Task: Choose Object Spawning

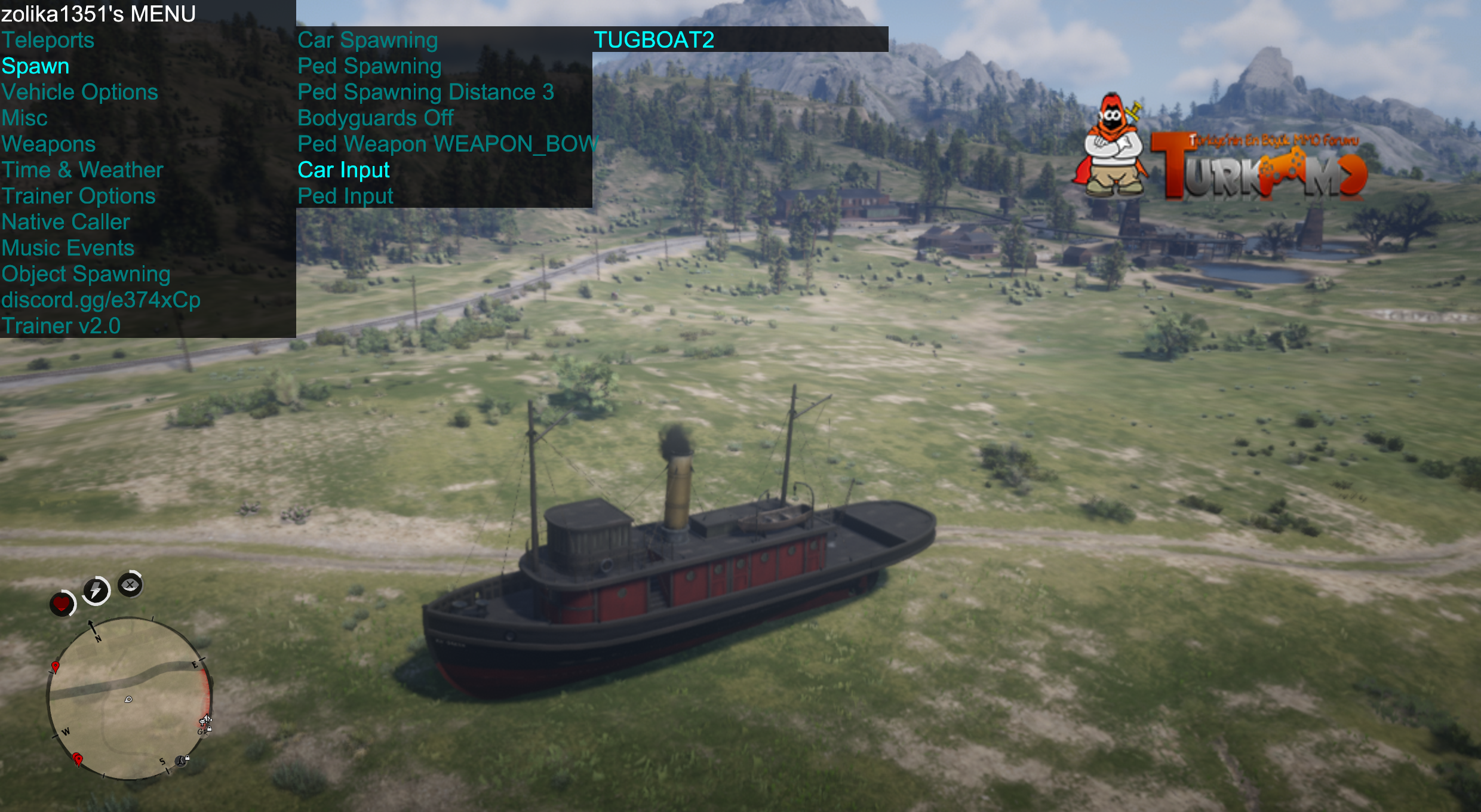Action: (x=86, y=274)
